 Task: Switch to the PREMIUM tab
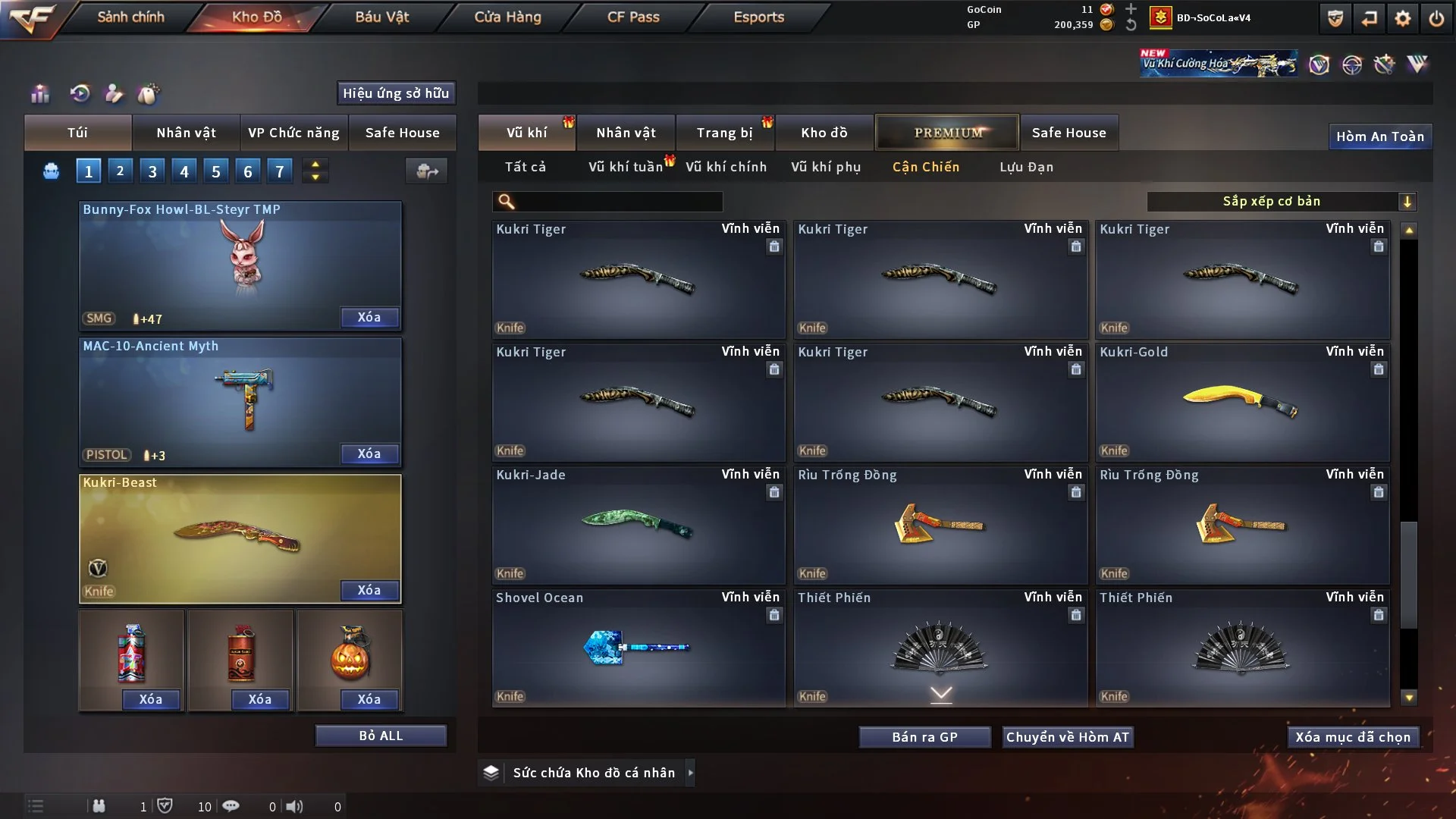click(946, 132)
